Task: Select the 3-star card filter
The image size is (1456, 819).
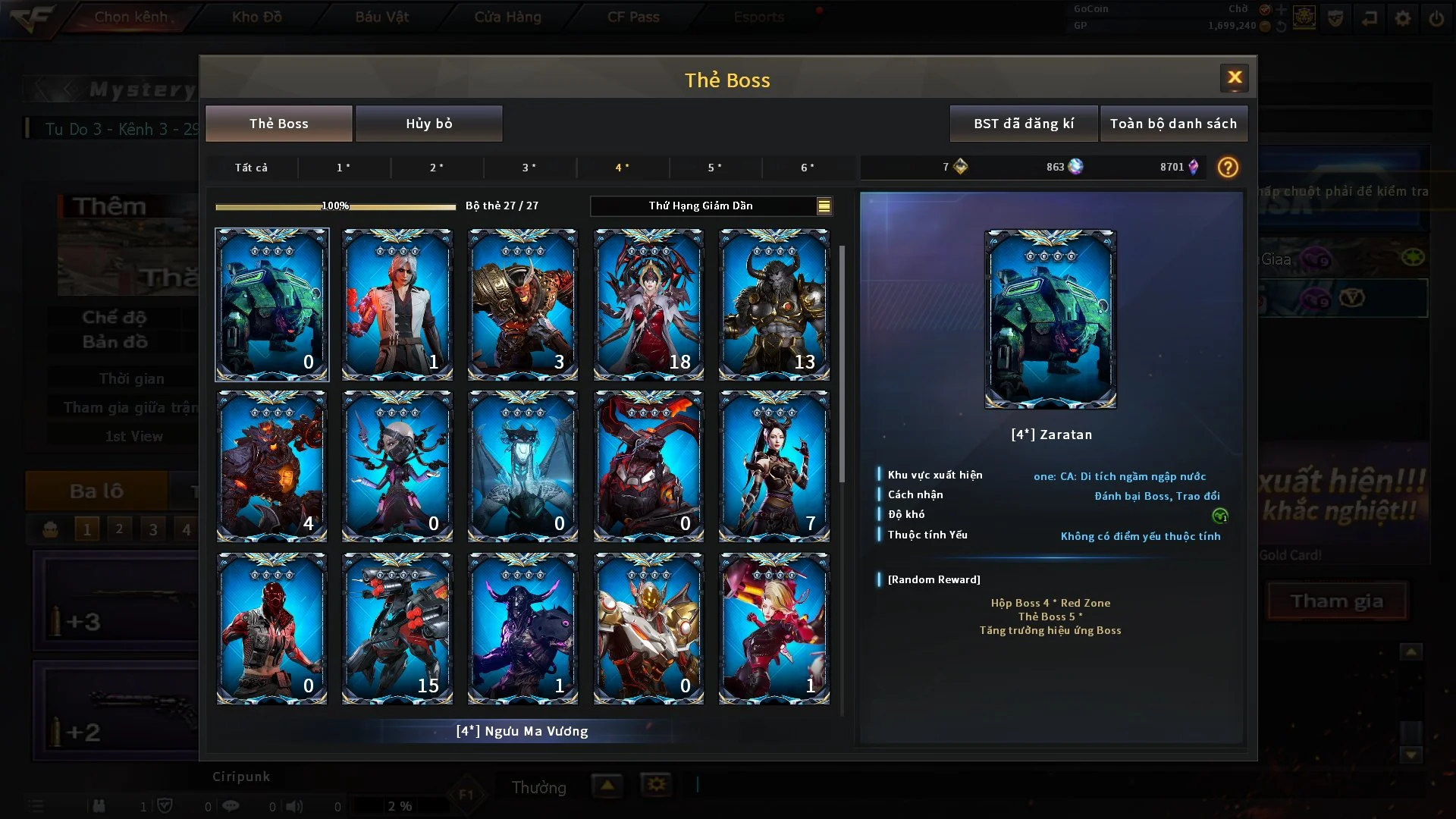Action: (x=529, y=168)
